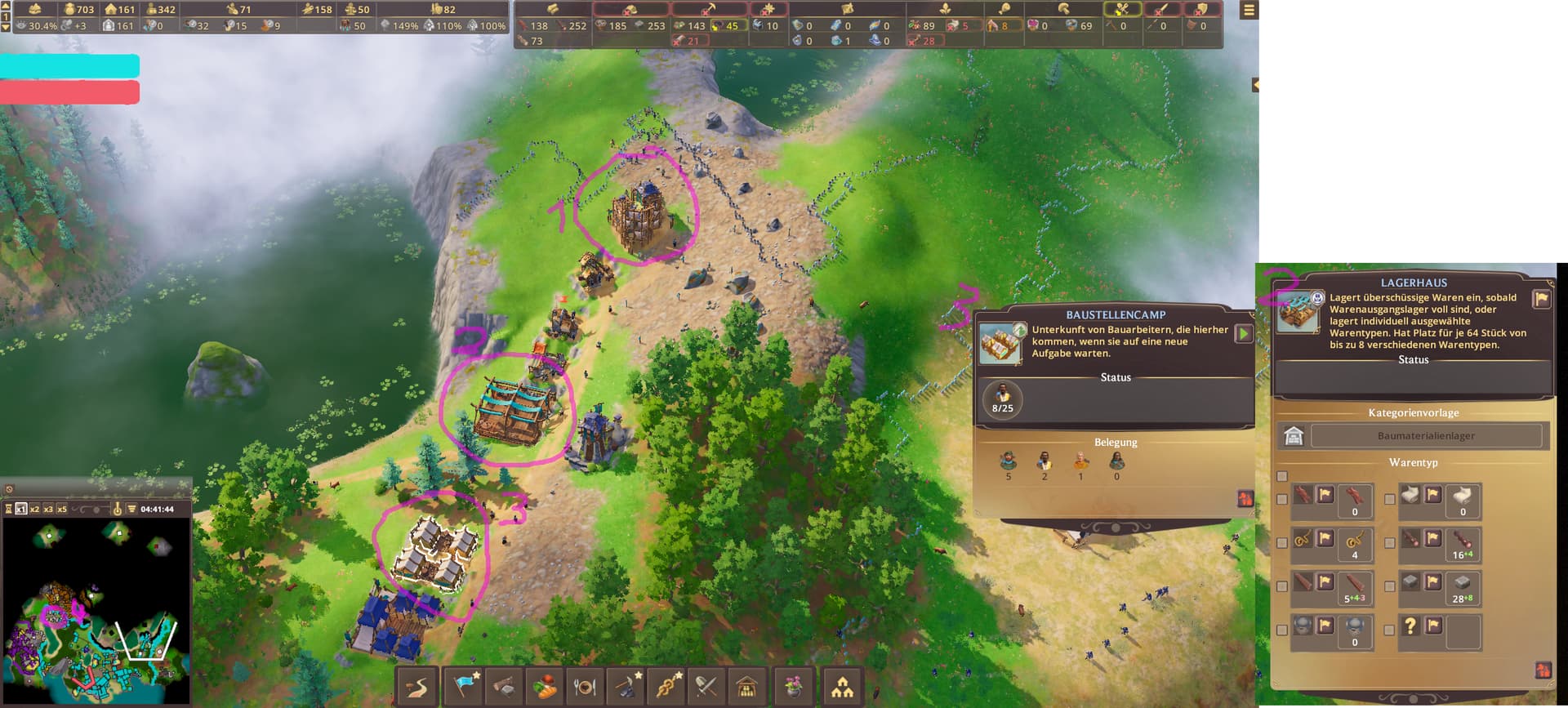Set game speed to x2
The image size is (1568, 708).
[35, 509]
